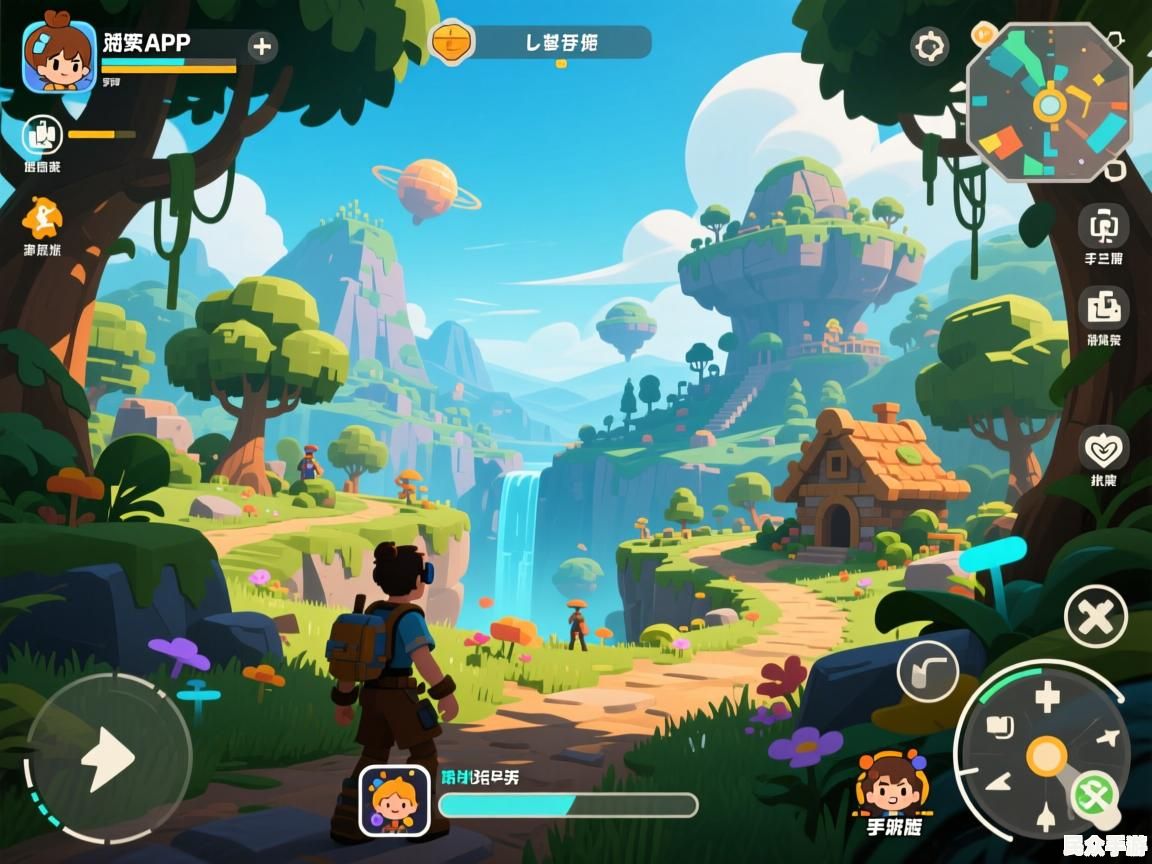The height and width of the screenshot is (864, 1152).
Task: Activate the round pipe-shaped action button
Action: (928, 670)
